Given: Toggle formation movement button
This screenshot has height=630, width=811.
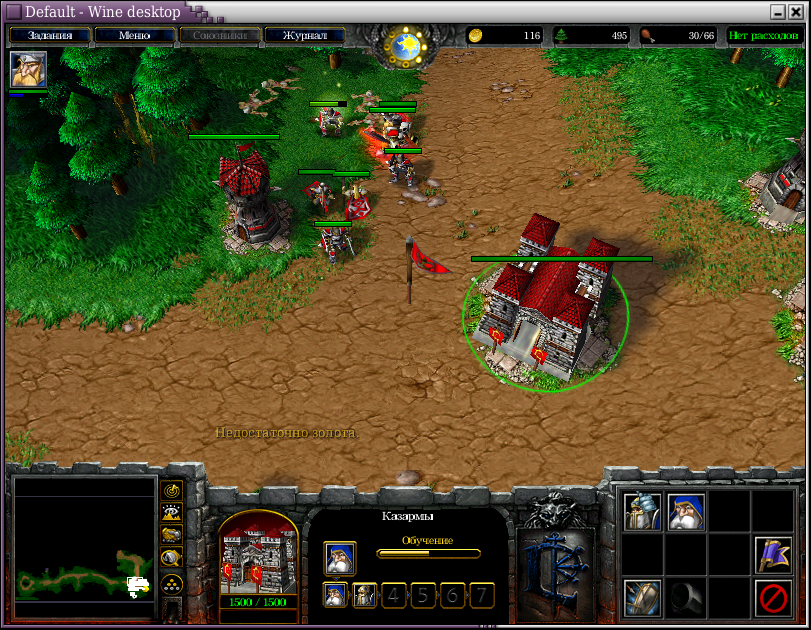Looking at the screenshot, I should (x=171, y=583).
